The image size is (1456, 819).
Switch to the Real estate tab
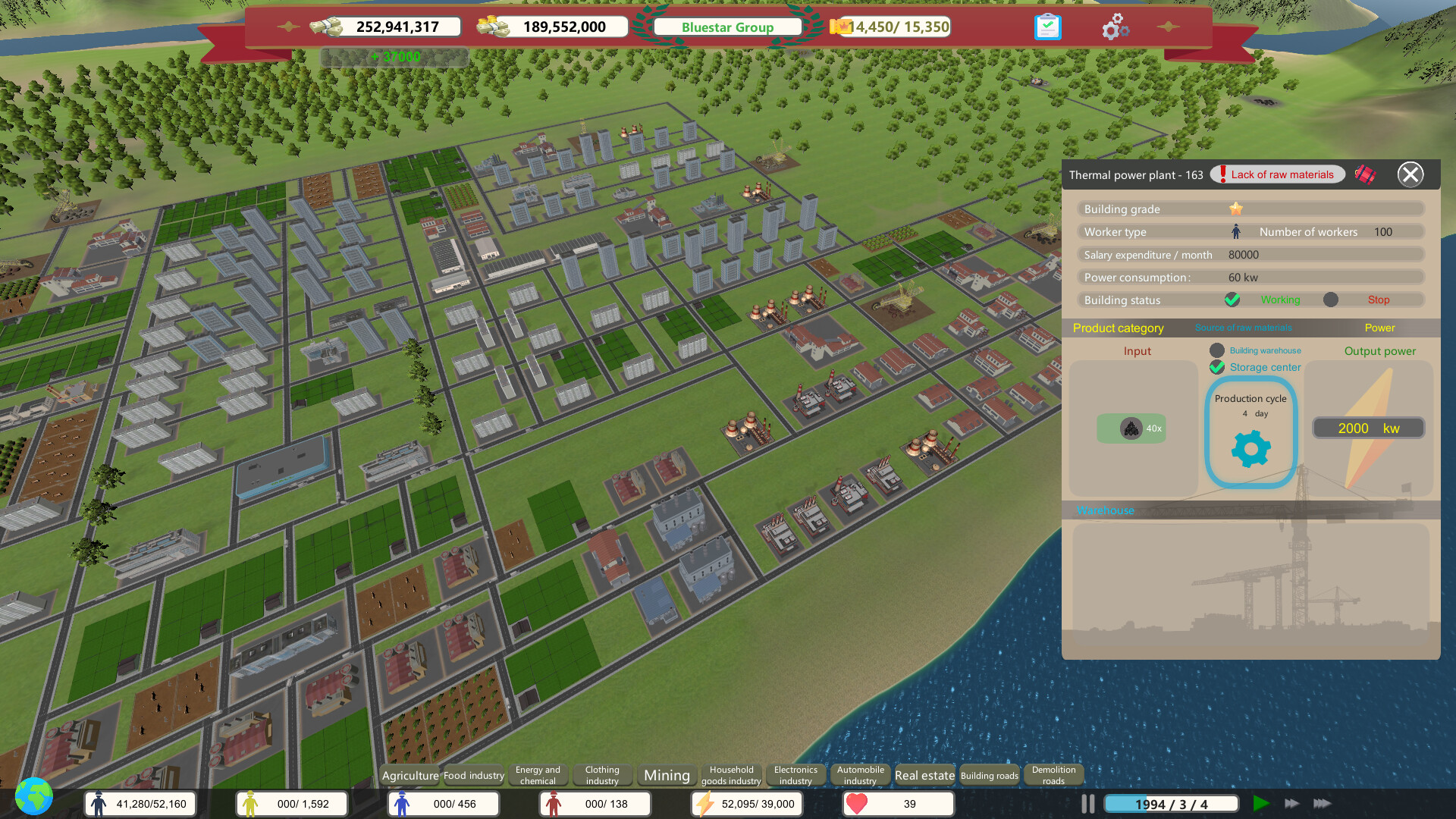click(x=924, y=775)
